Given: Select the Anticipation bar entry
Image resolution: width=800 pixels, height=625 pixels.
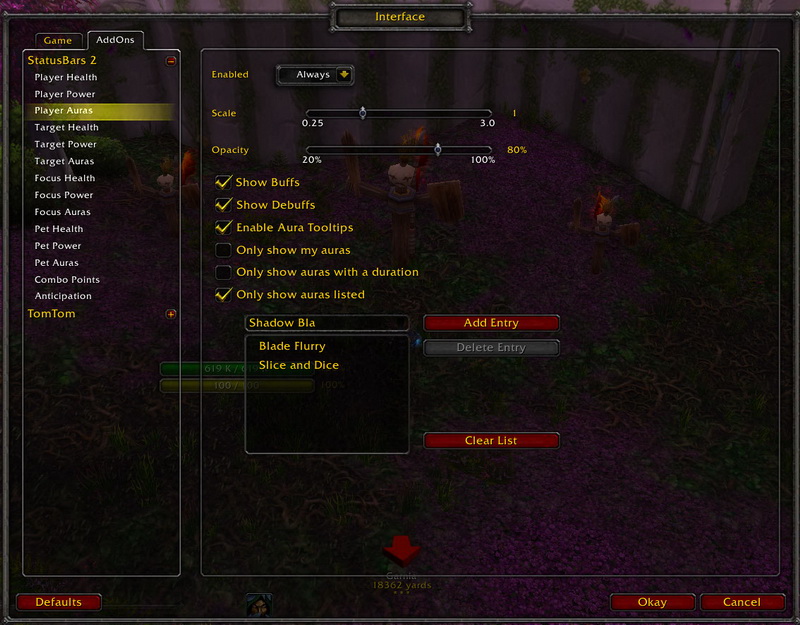Looking at the screenshot, I should (x=63, y=296).
